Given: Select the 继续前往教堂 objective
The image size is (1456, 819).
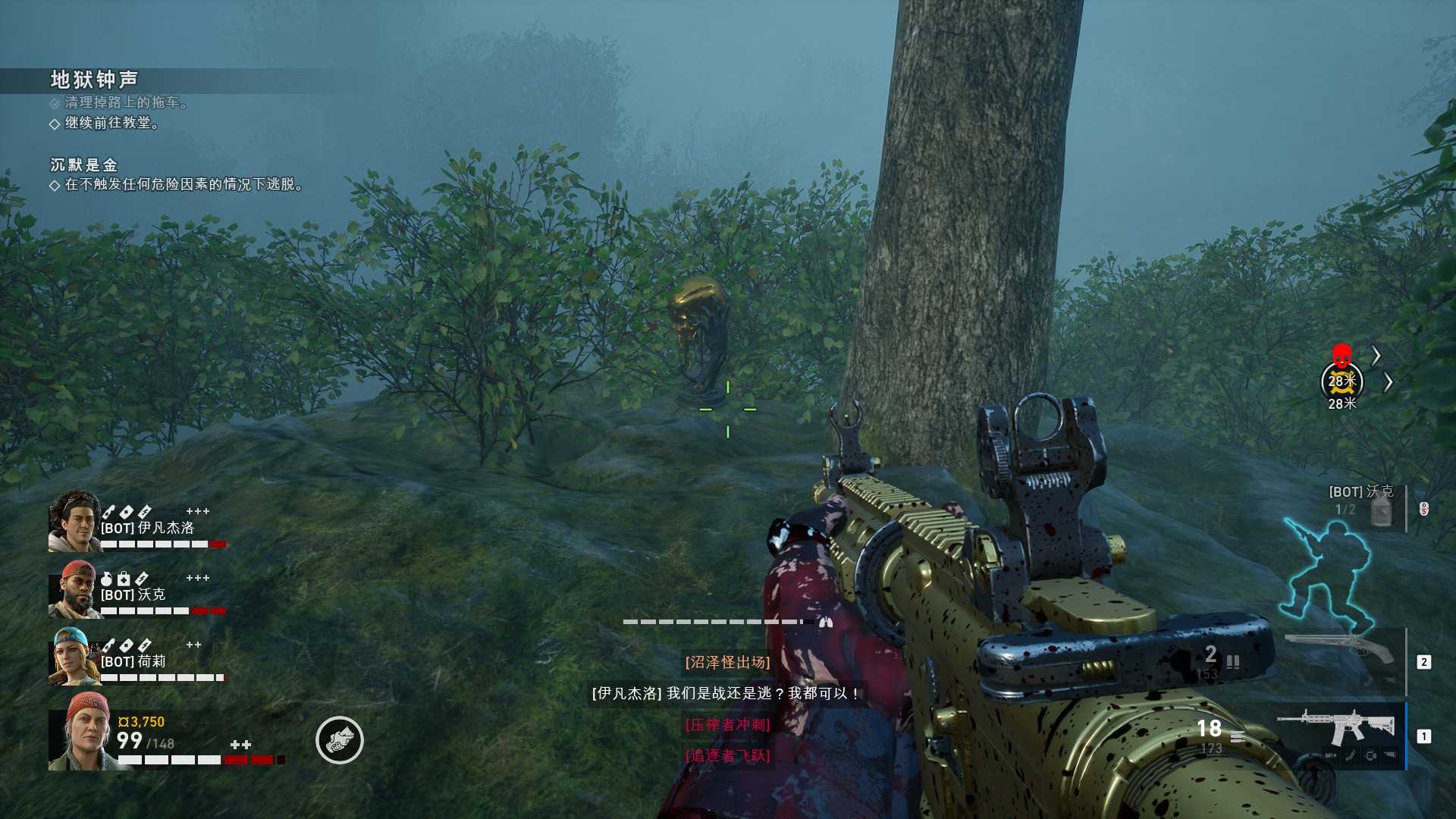Looking at the screenshot, I should coord(111,123).
